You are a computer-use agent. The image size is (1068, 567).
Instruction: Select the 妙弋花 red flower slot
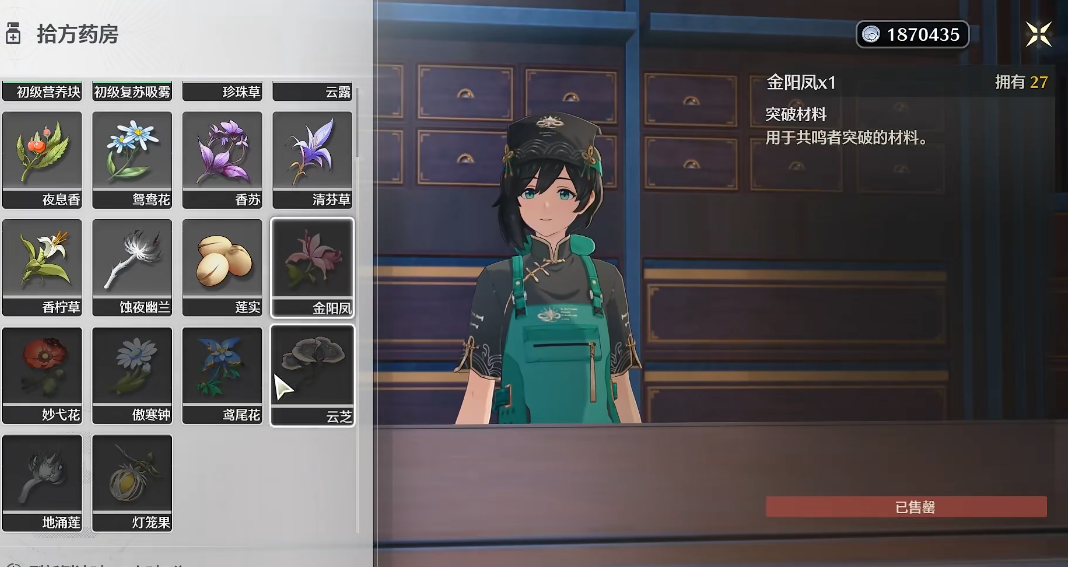(x=42, y=375)
